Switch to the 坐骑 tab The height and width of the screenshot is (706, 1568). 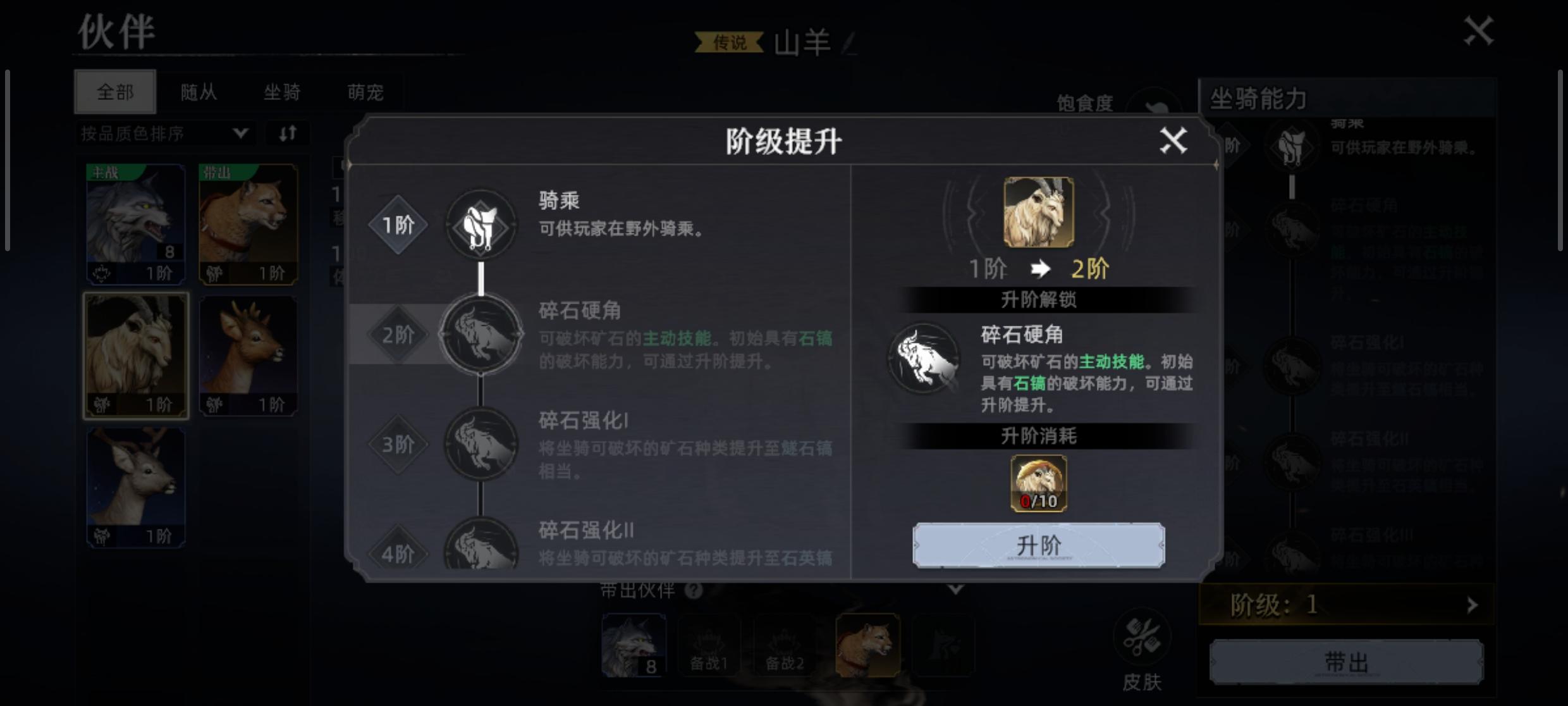coord(283,92)
